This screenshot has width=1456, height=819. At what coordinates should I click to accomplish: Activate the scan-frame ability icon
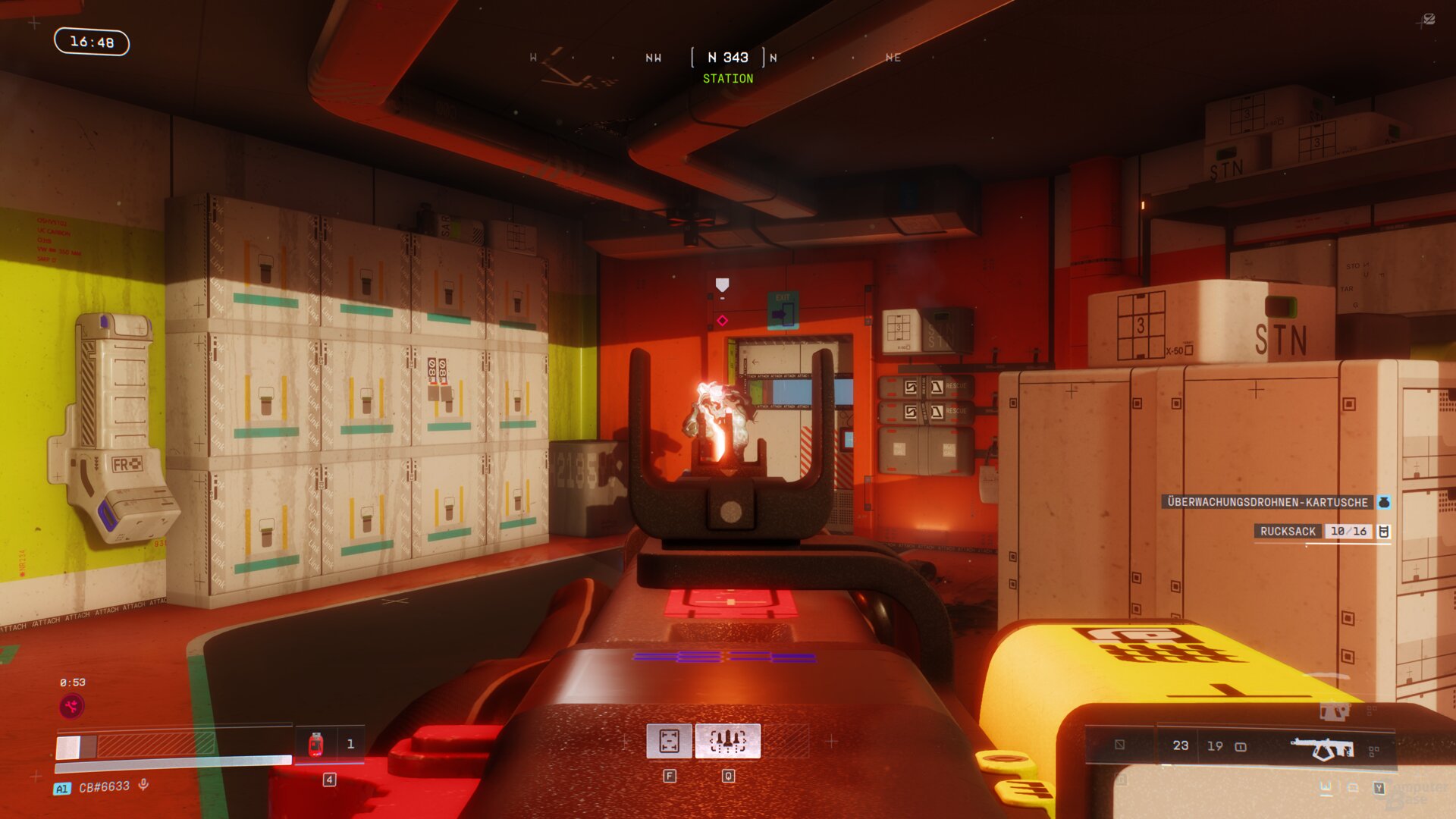(669, 741)
